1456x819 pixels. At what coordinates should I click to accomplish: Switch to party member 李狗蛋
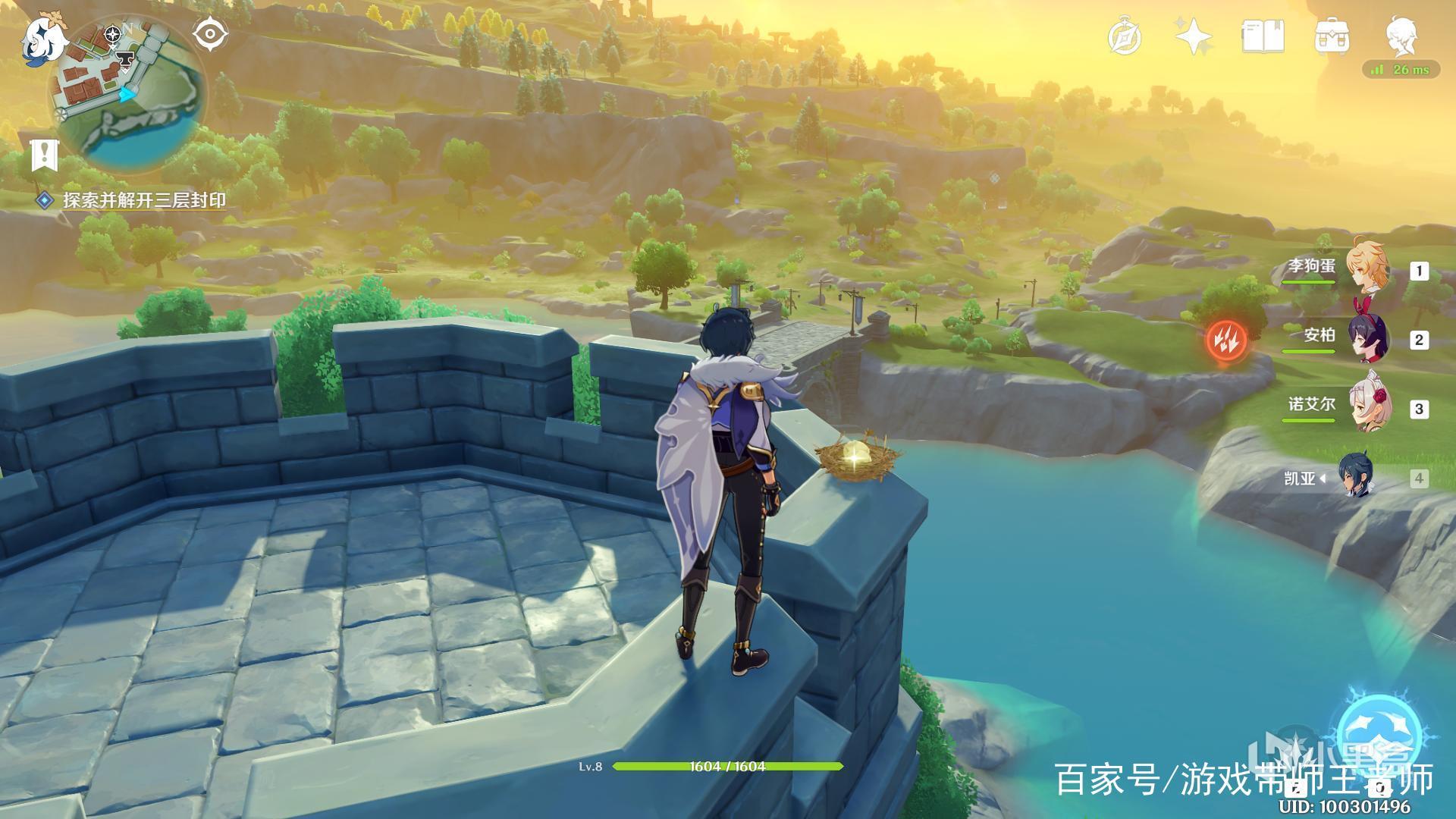coord(1365,270)
